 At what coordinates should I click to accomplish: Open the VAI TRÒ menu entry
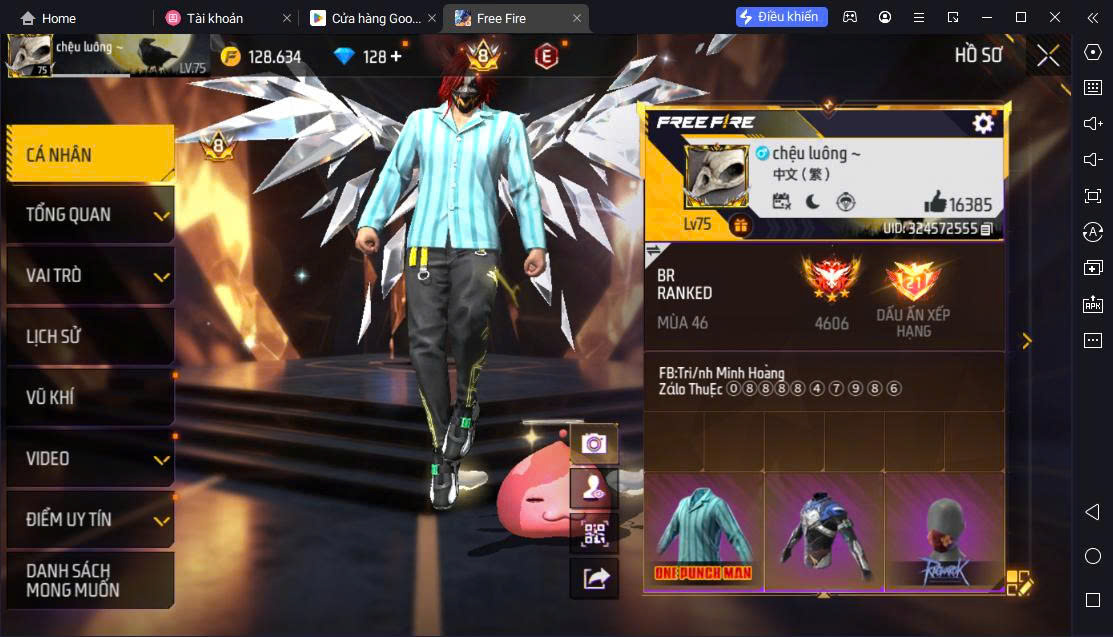click(x=89, y=275)
